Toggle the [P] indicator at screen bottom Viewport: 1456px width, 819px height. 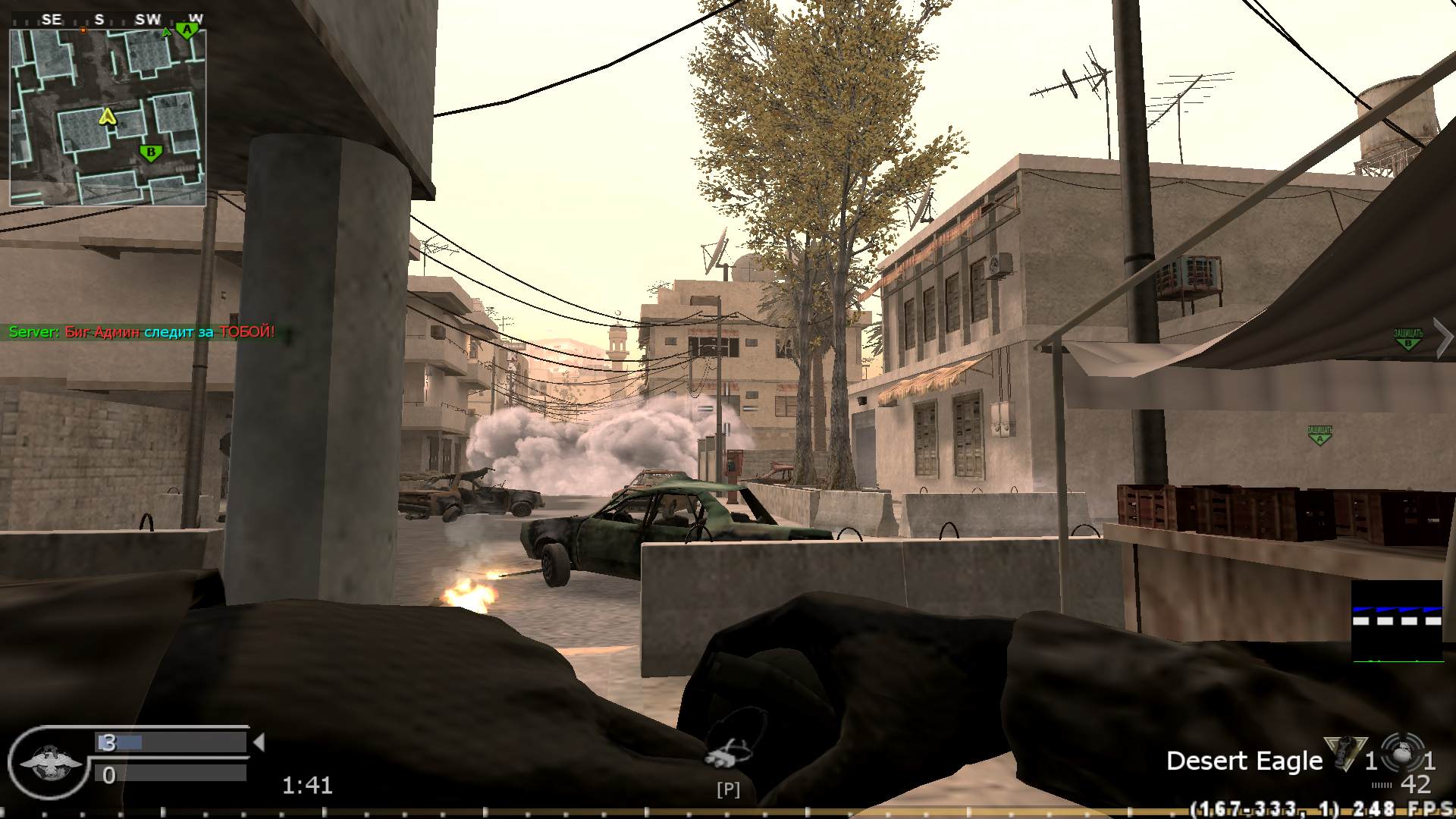pos(727,790)
